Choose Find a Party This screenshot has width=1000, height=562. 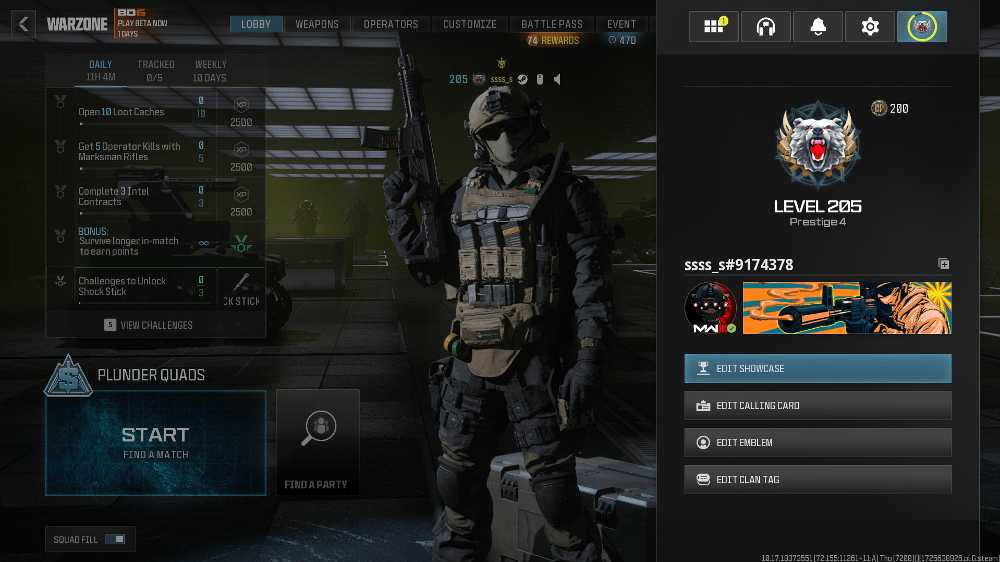pos(317,442)
